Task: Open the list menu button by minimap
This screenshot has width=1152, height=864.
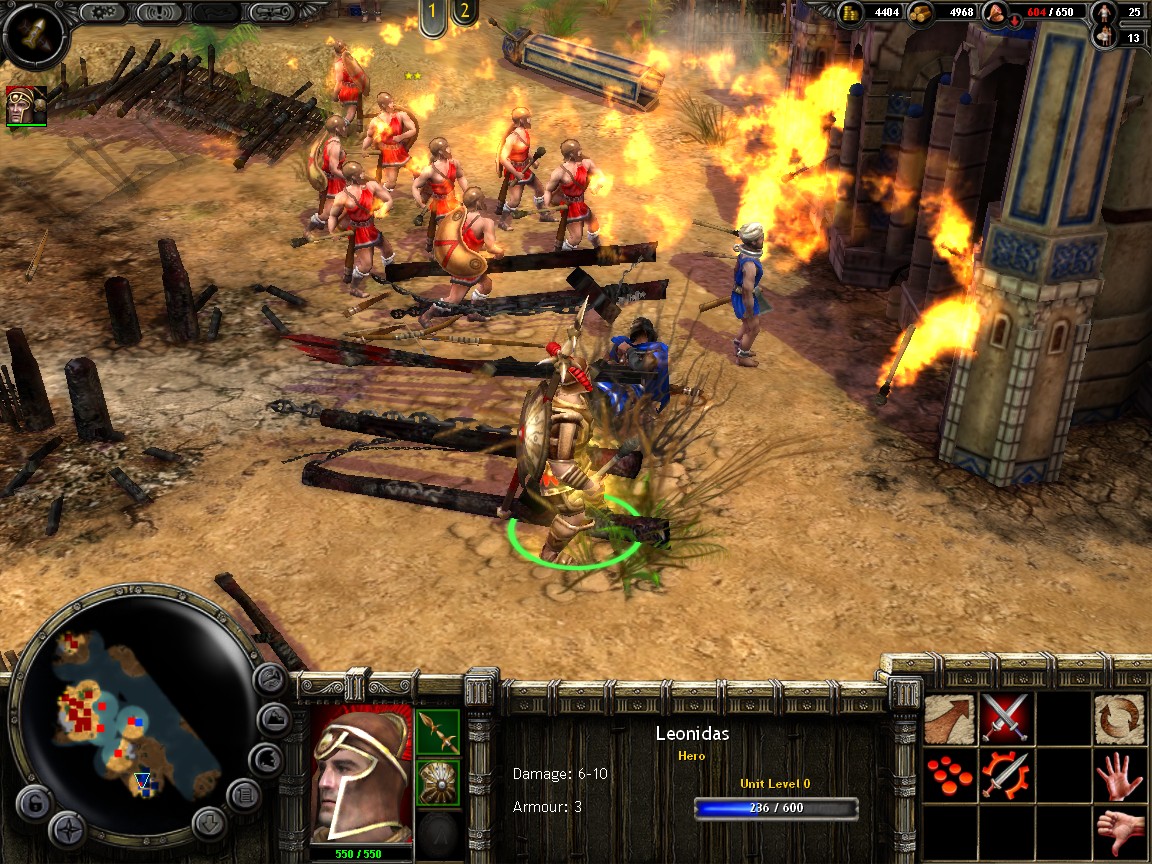Action: (243, 795)
